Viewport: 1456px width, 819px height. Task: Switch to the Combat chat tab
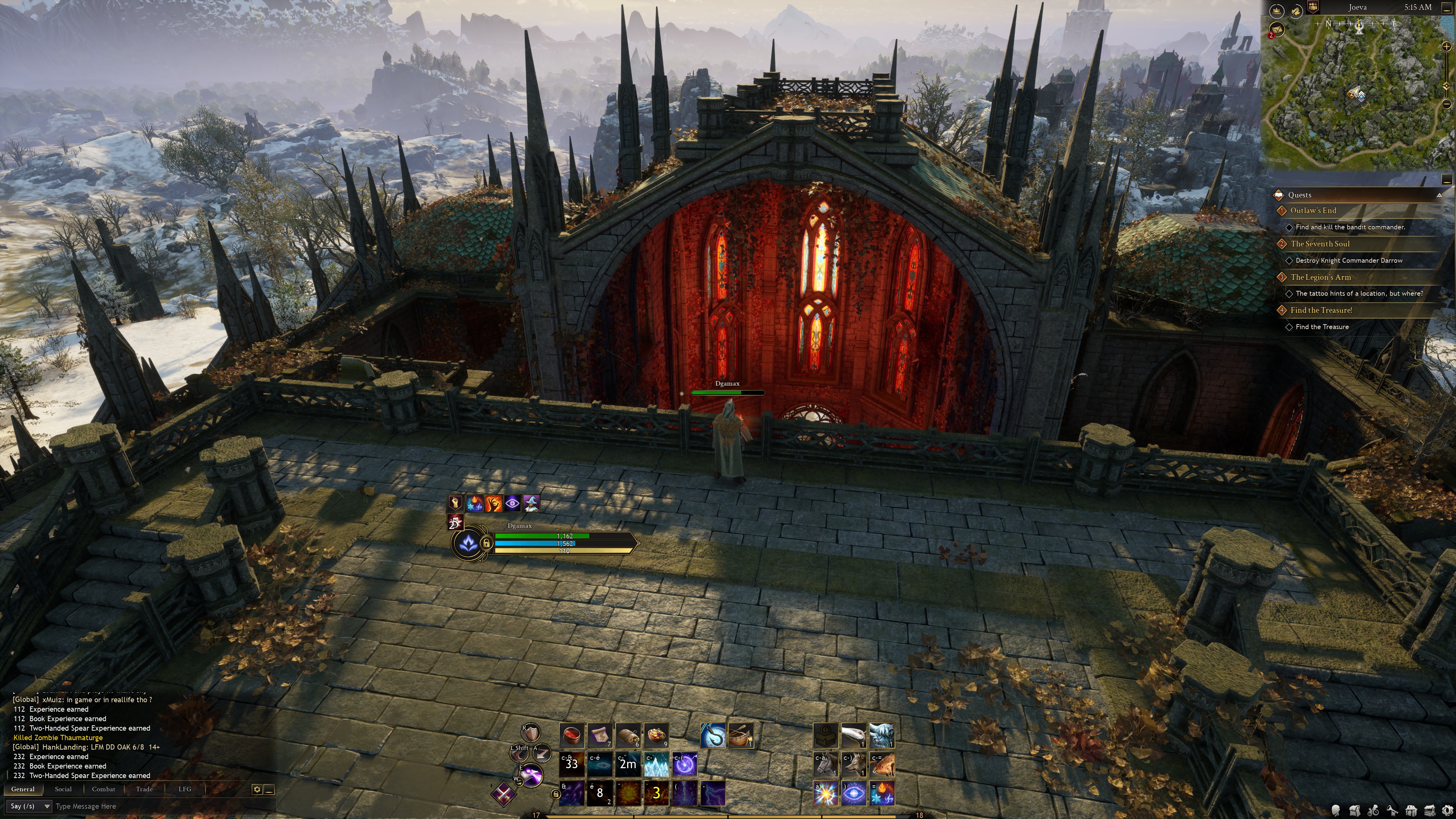coord(103,789)
